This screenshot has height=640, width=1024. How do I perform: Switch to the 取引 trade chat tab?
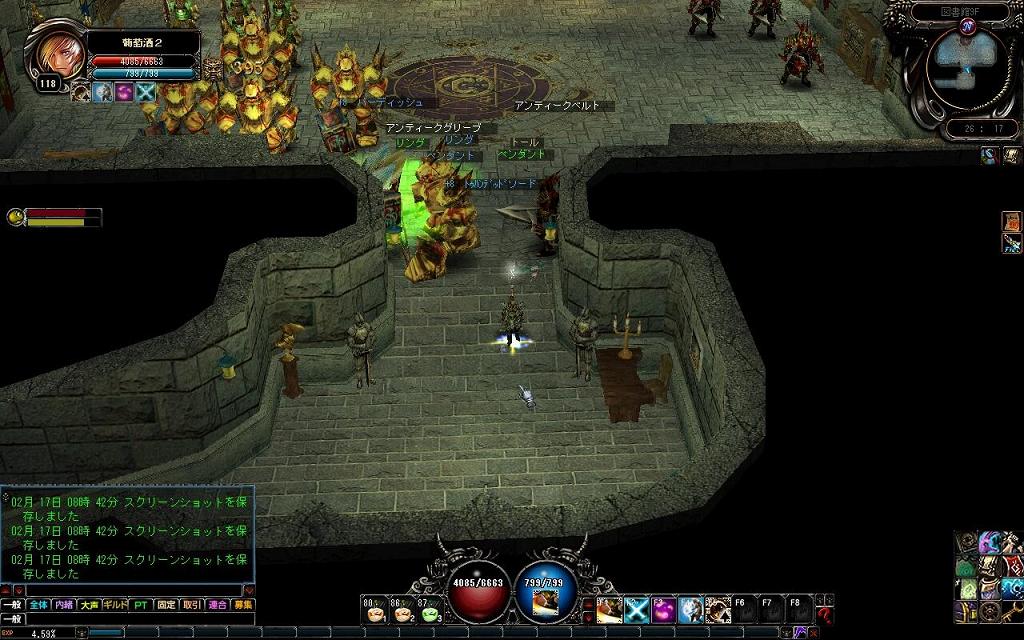[x=192, y=605]
